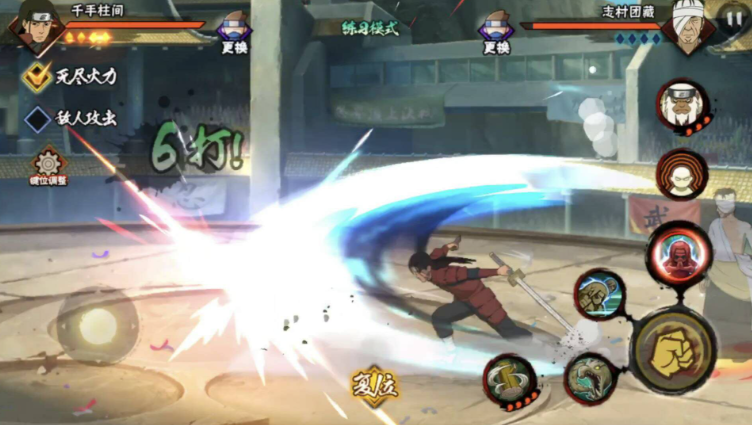Tap the 刻/左 diamond button
This screenshot has width=752, height=425.
pos(375,385)
